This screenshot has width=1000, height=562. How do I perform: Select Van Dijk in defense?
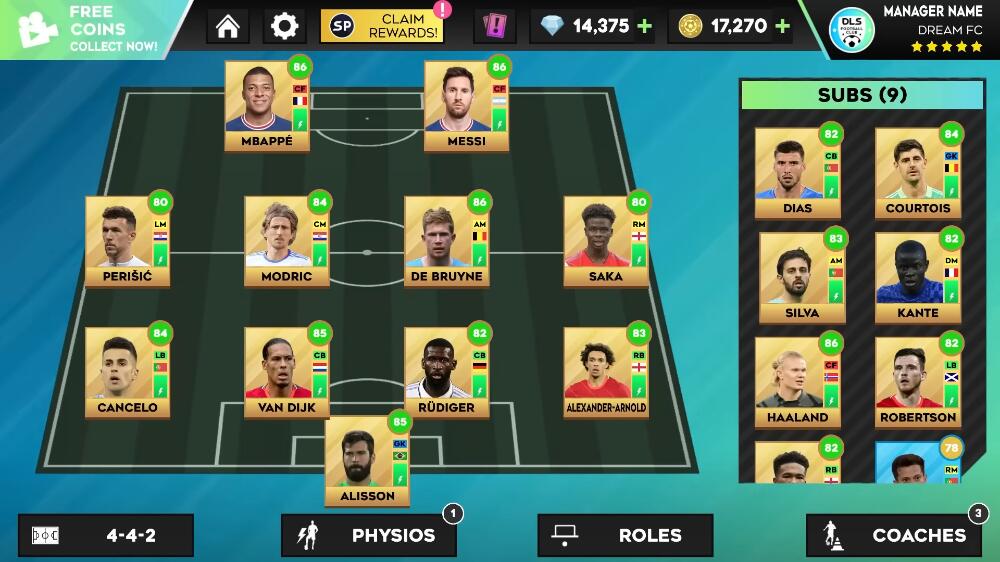[x=287, y=371]
